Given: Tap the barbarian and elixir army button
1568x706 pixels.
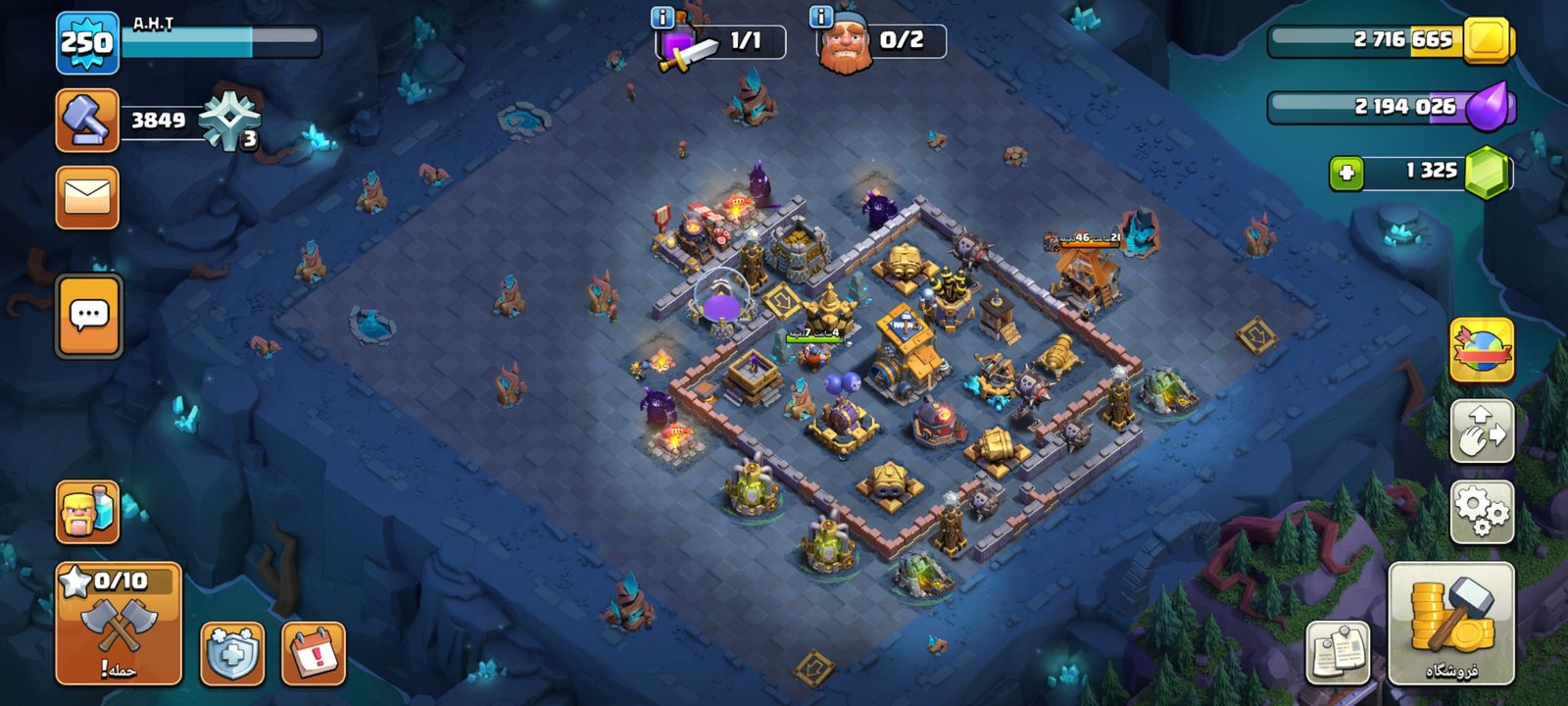Looking at the screenshot, I should (x=88, y=512).
